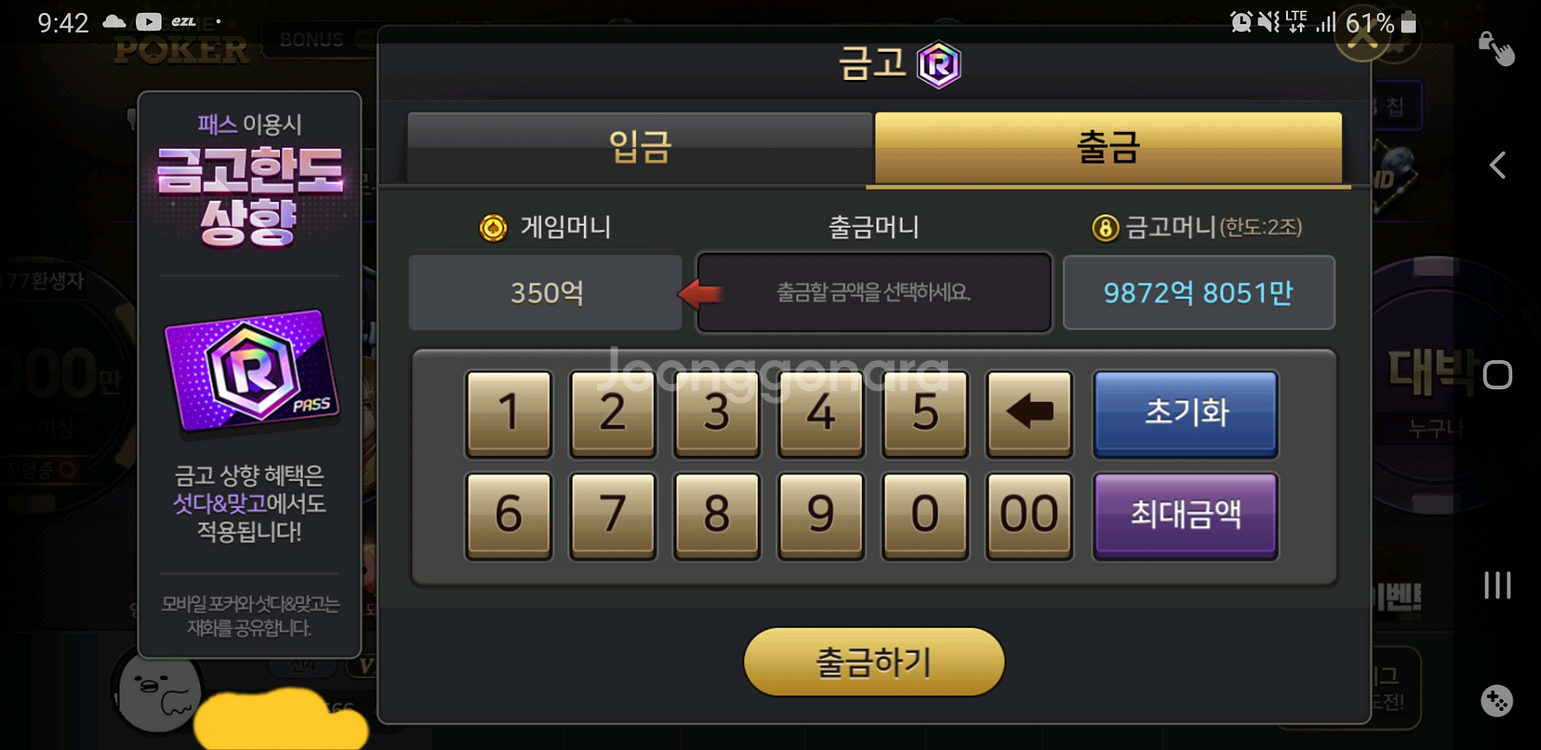Select the 출금머니 amount input field
The width and height of the screenshot is (1541, 750).
(x=872, y=292)
